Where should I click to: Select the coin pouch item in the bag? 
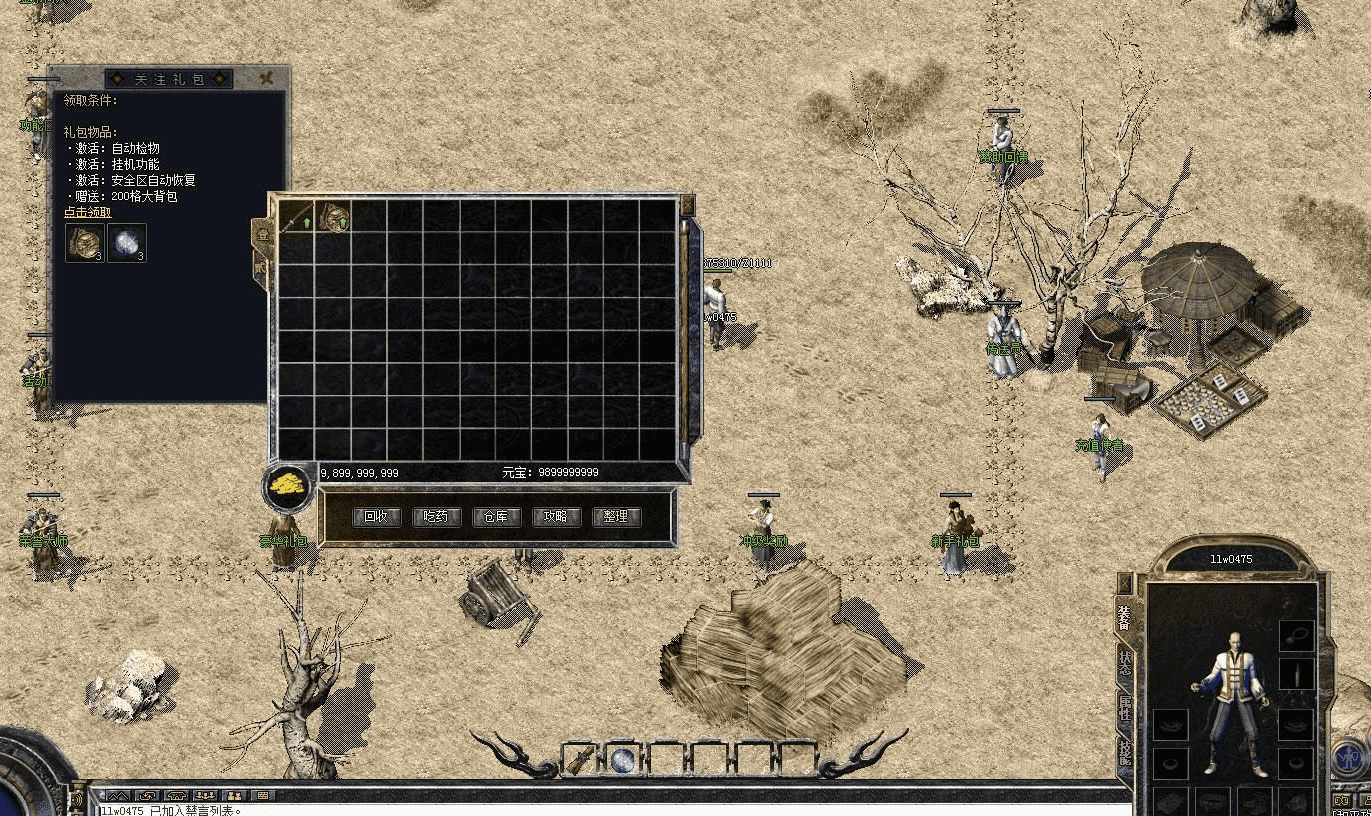point(333,216)
